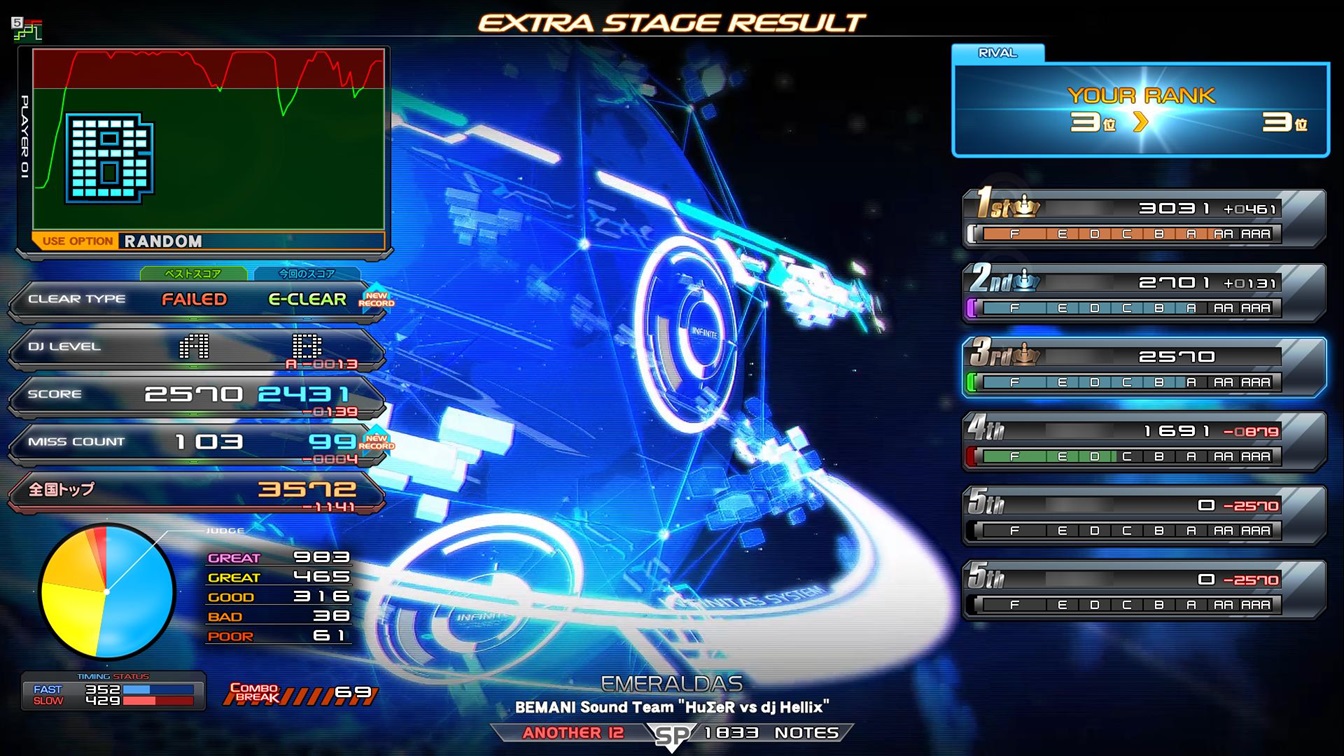1344x756 pixels.
Task: Click the highlighted 3rd place row
Action: 1144,368
